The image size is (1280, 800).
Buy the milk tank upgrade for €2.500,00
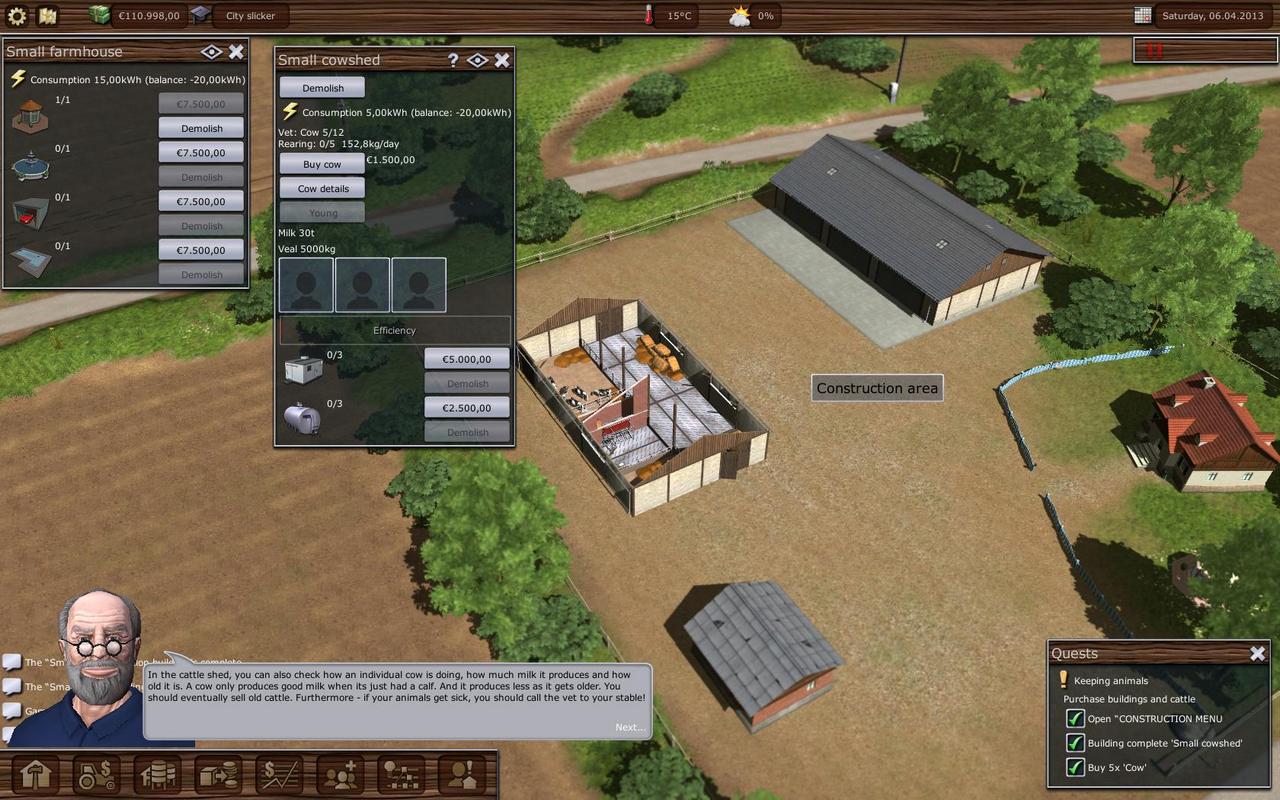[466, 408]
